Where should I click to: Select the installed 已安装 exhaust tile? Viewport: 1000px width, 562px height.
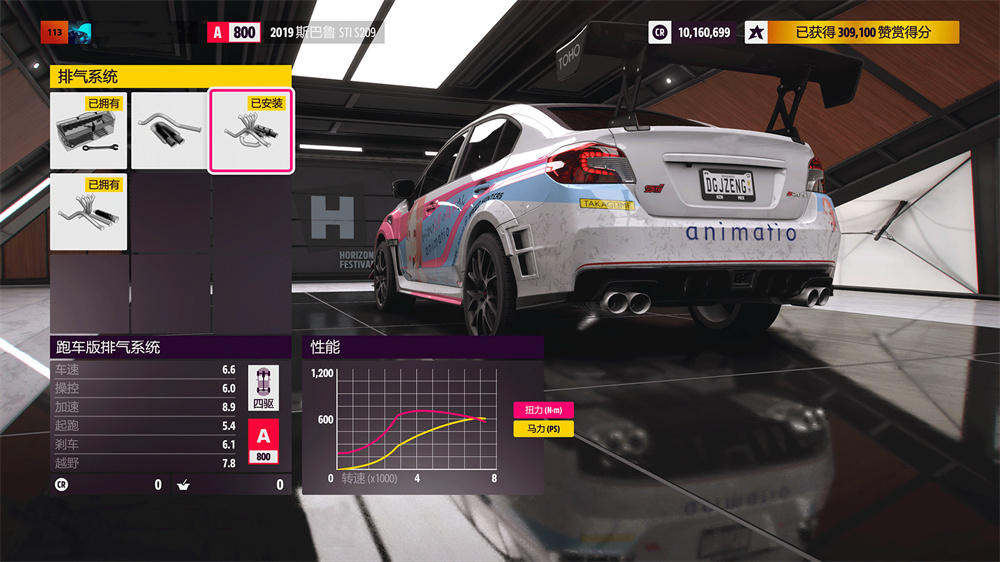(250, 131)
